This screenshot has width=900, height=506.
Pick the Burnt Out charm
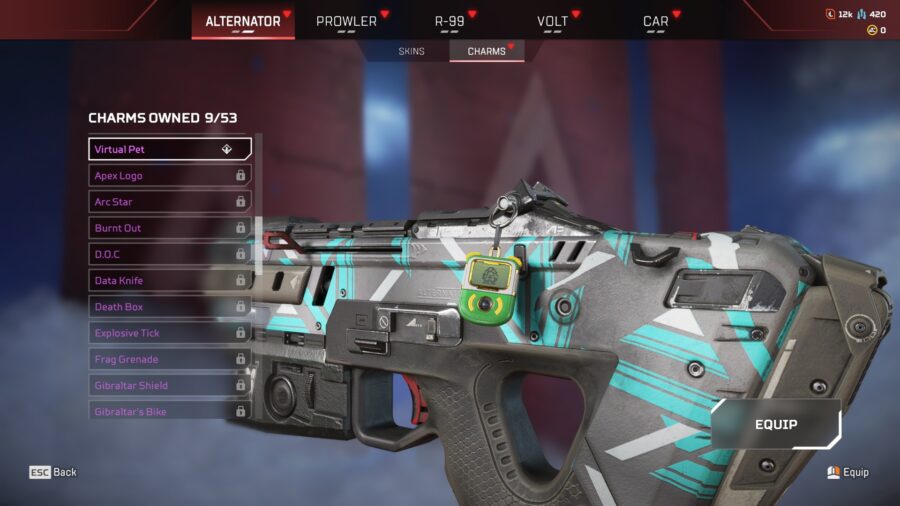point(169,228)
